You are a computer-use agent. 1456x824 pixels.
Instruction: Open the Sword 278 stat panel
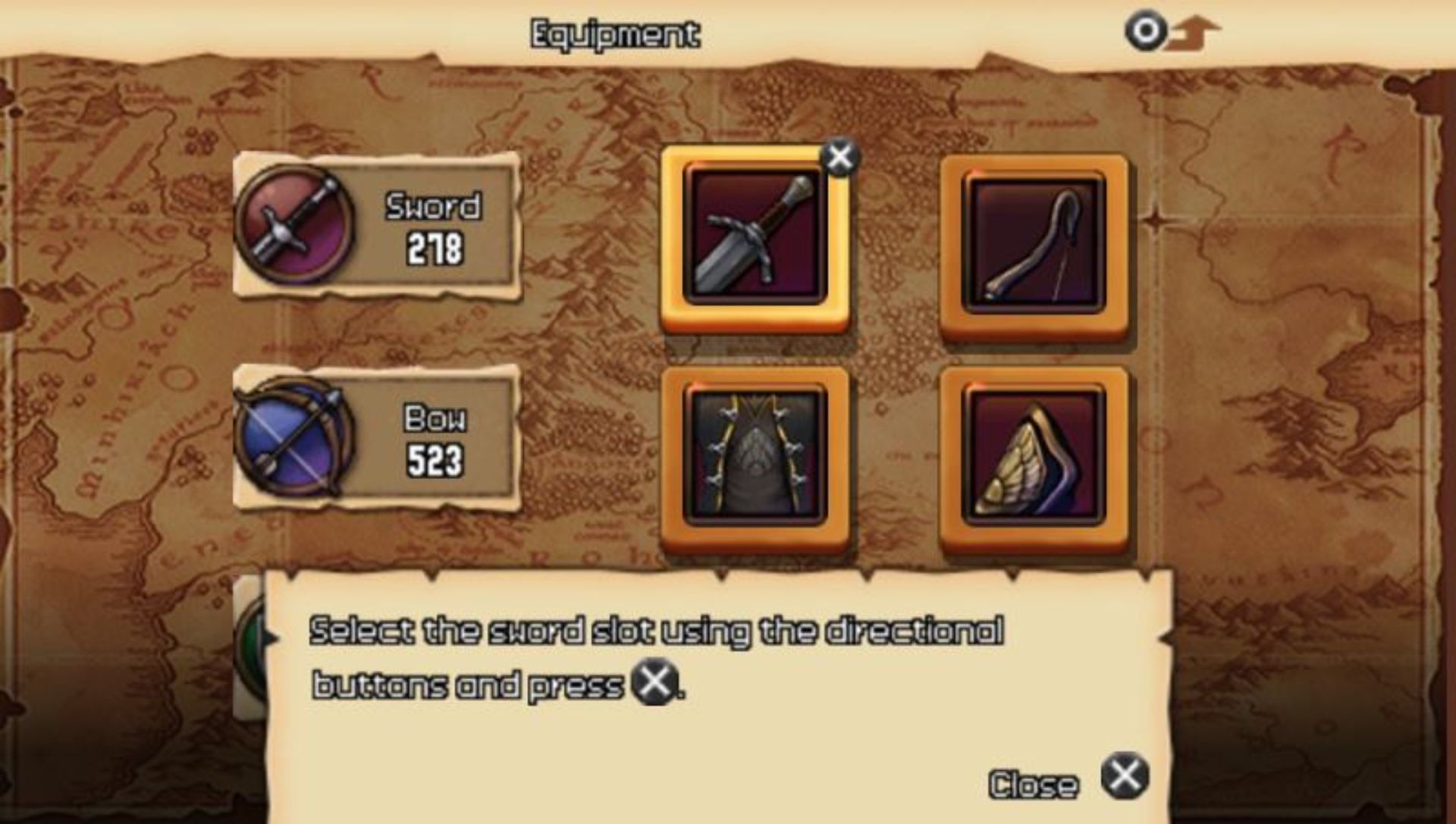[377, 225]
